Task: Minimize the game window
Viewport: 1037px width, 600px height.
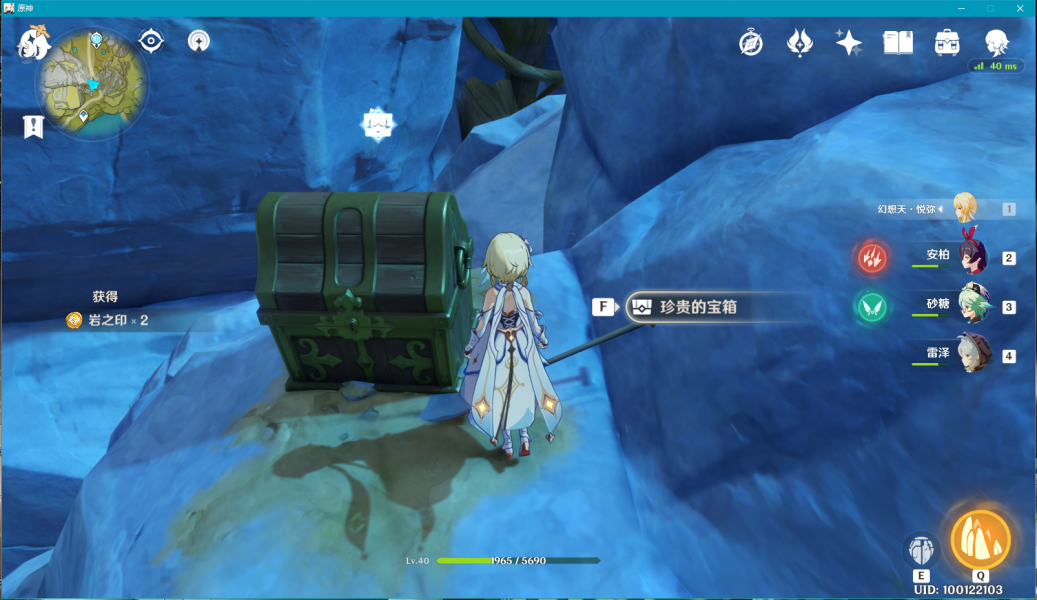Action: click(x=963, y=8)
